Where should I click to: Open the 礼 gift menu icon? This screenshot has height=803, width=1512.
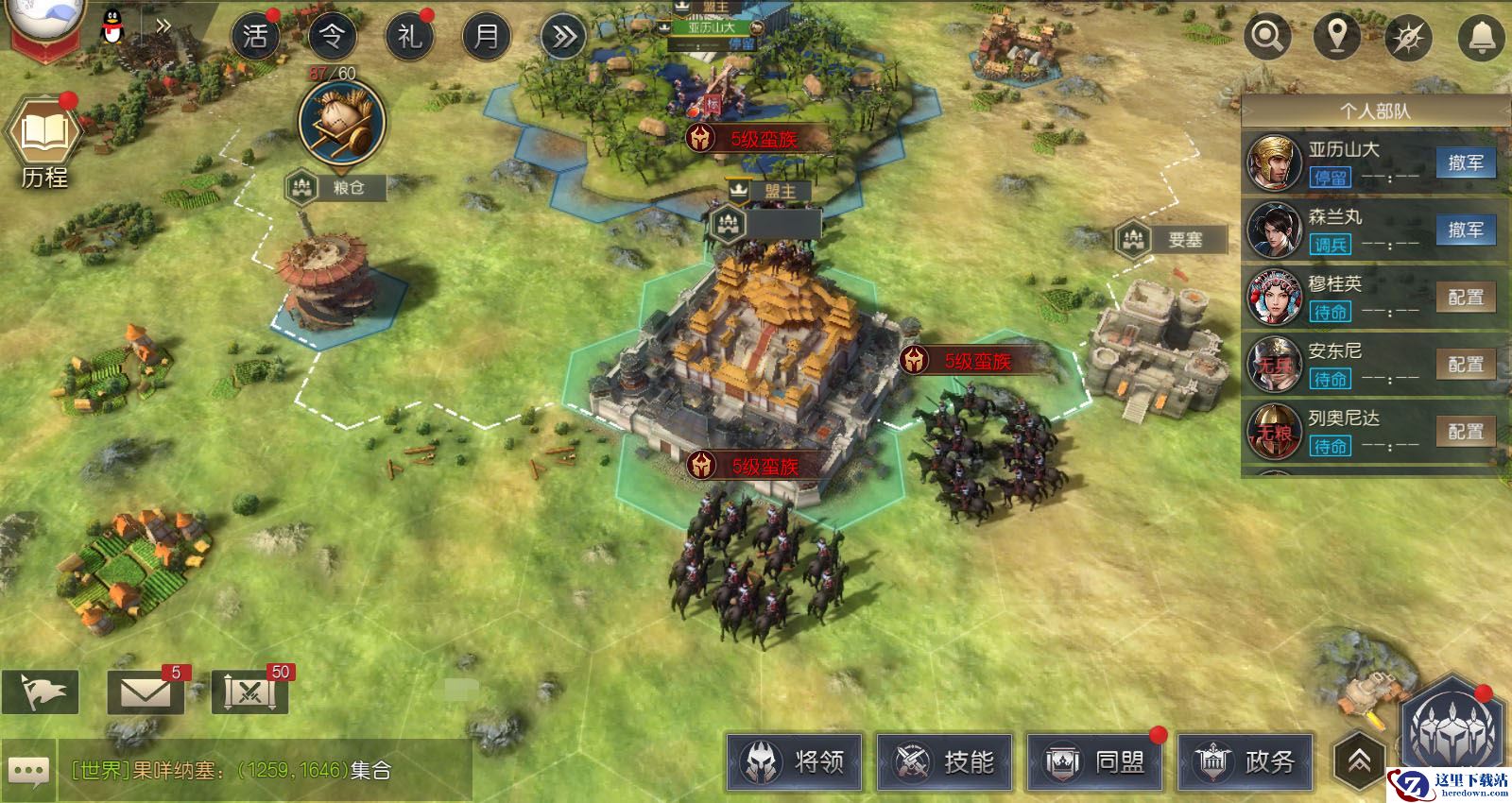pyautogui.click(x=409, y=37)
